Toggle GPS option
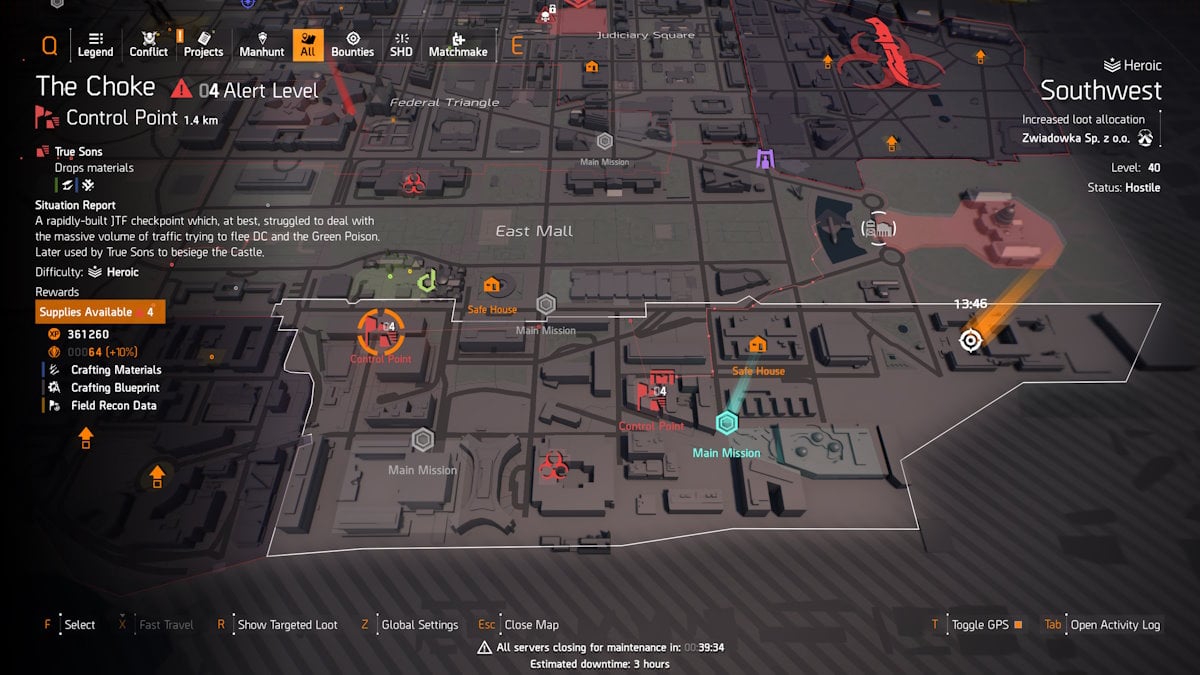This screenshot has height=675, width=1200. [979, 625]
